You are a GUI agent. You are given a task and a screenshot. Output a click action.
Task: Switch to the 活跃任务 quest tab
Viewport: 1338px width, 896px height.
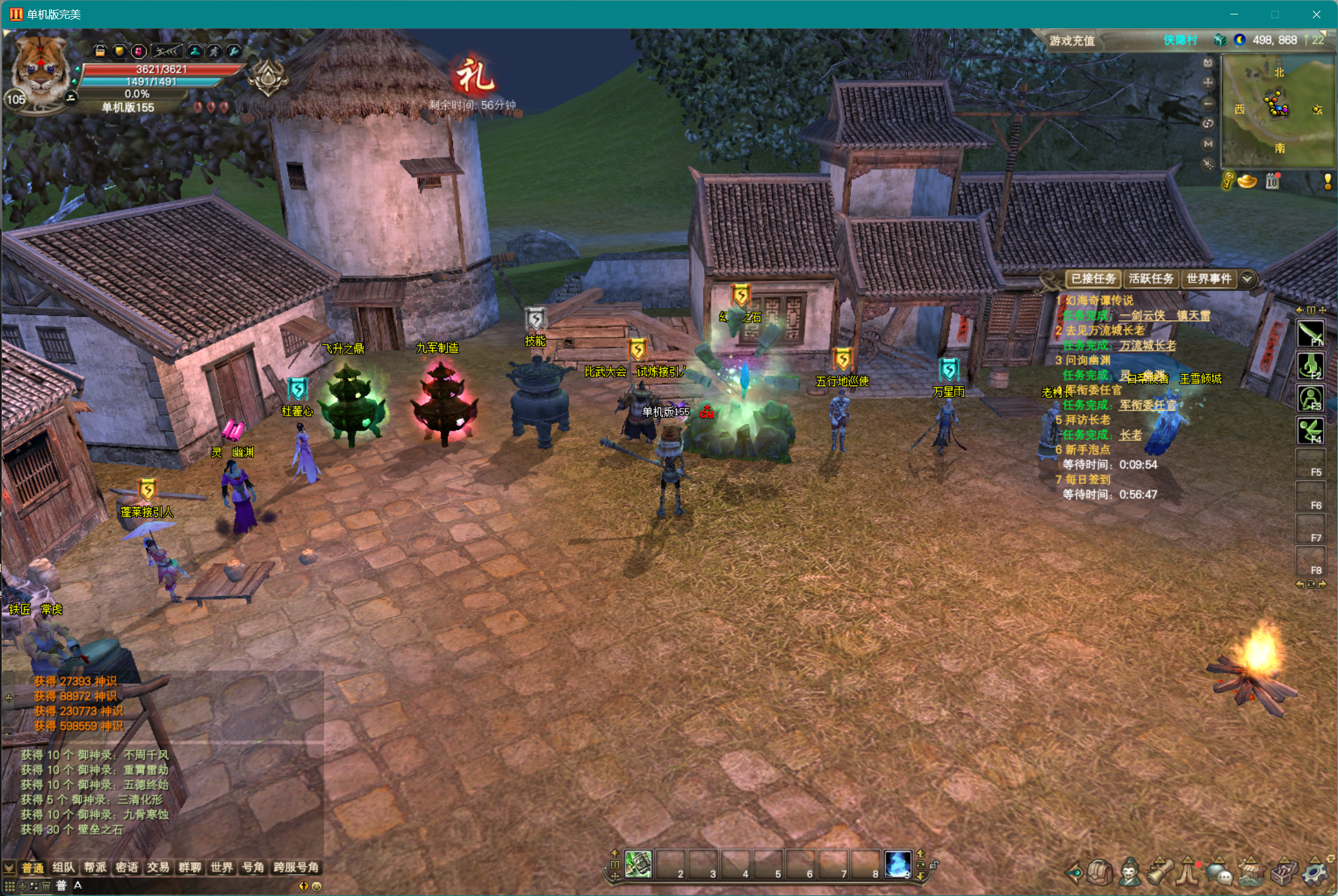[x=1151, y=279]
